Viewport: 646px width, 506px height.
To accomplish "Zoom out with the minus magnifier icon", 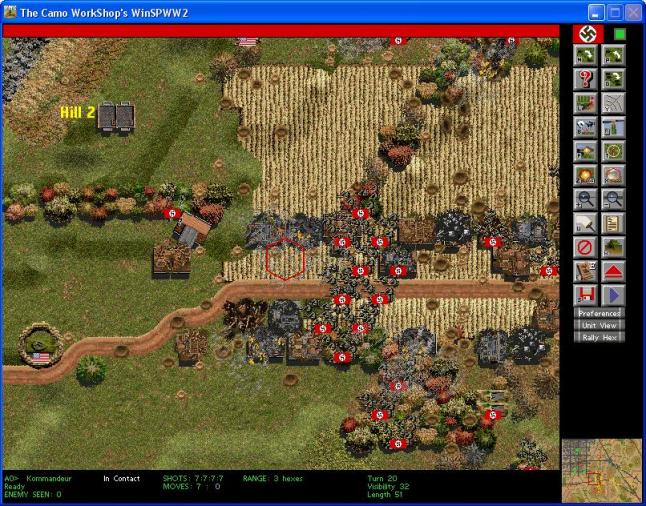I will 612,199.
